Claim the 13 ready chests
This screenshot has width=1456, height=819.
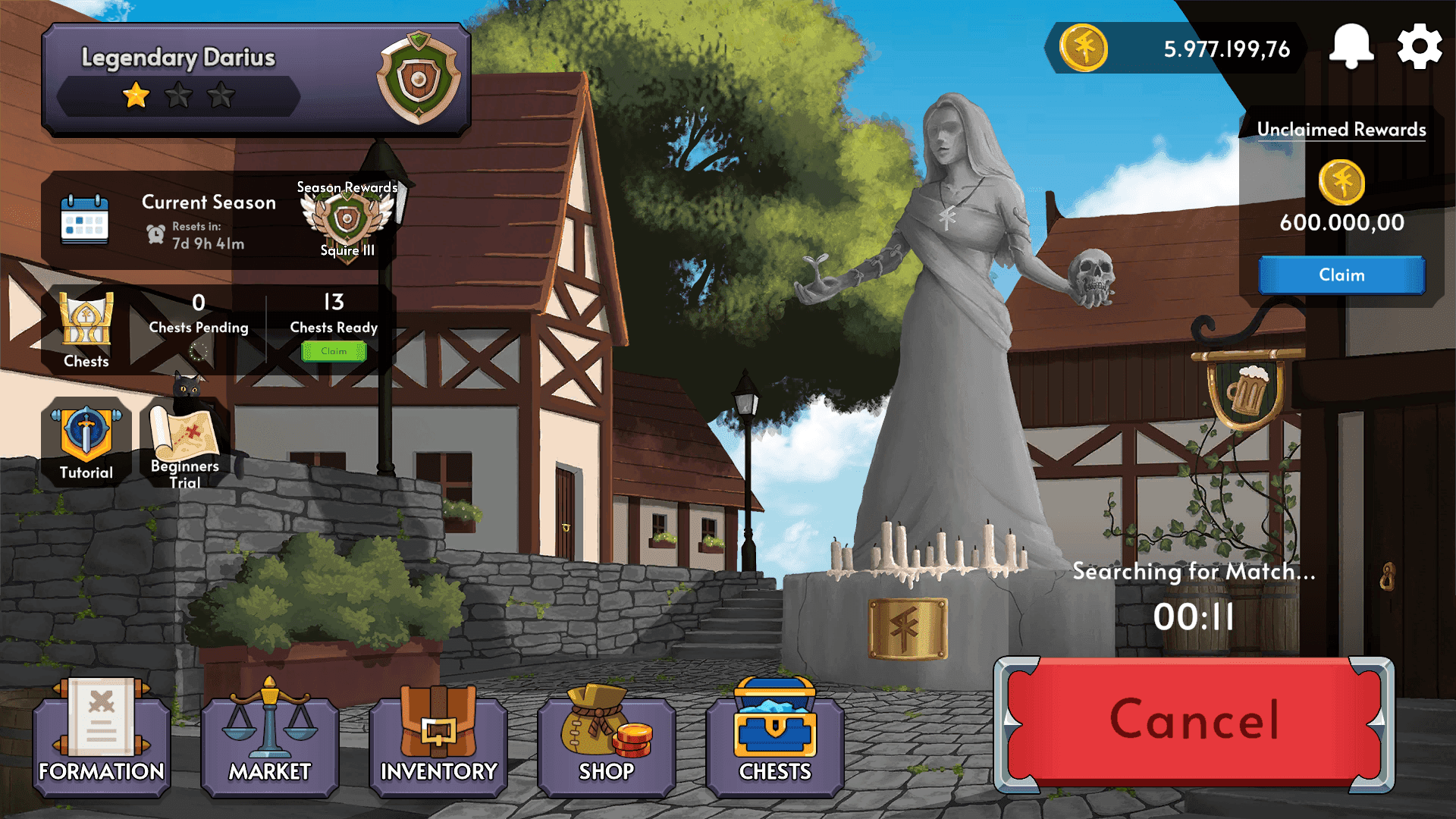pos(334,350)
